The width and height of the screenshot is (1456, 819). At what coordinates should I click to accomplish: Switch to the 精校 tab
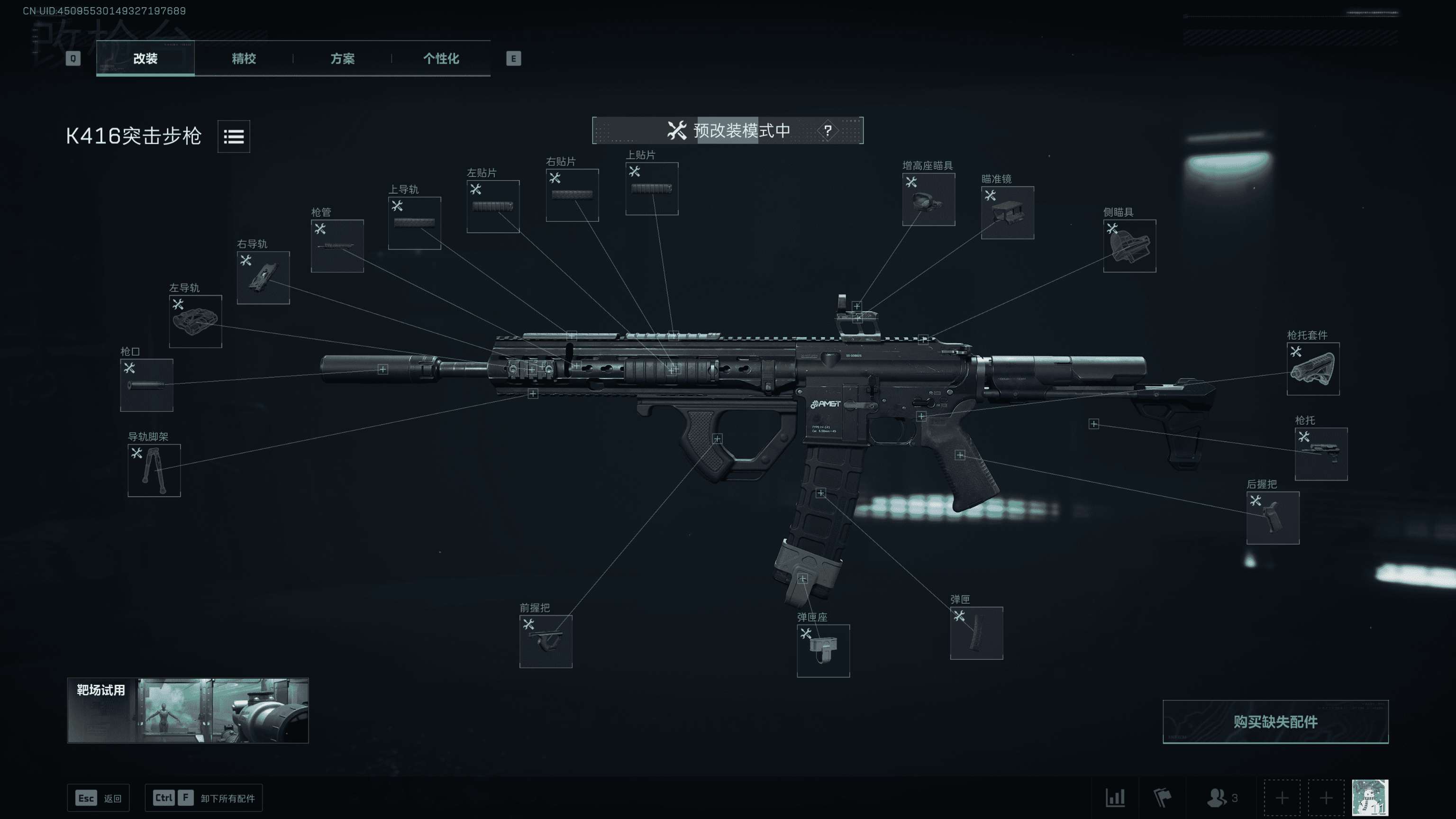click(x=244, y=58)
